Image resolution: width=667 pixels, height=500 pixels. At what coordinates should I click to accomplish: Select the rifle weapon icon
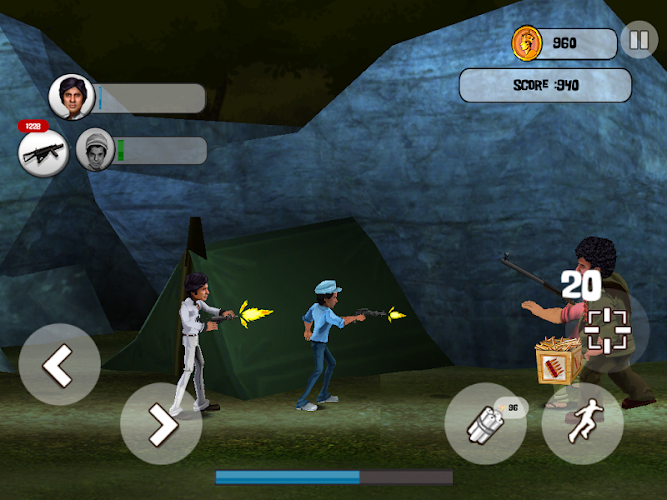pyautogui.click(x=43, y=152)
